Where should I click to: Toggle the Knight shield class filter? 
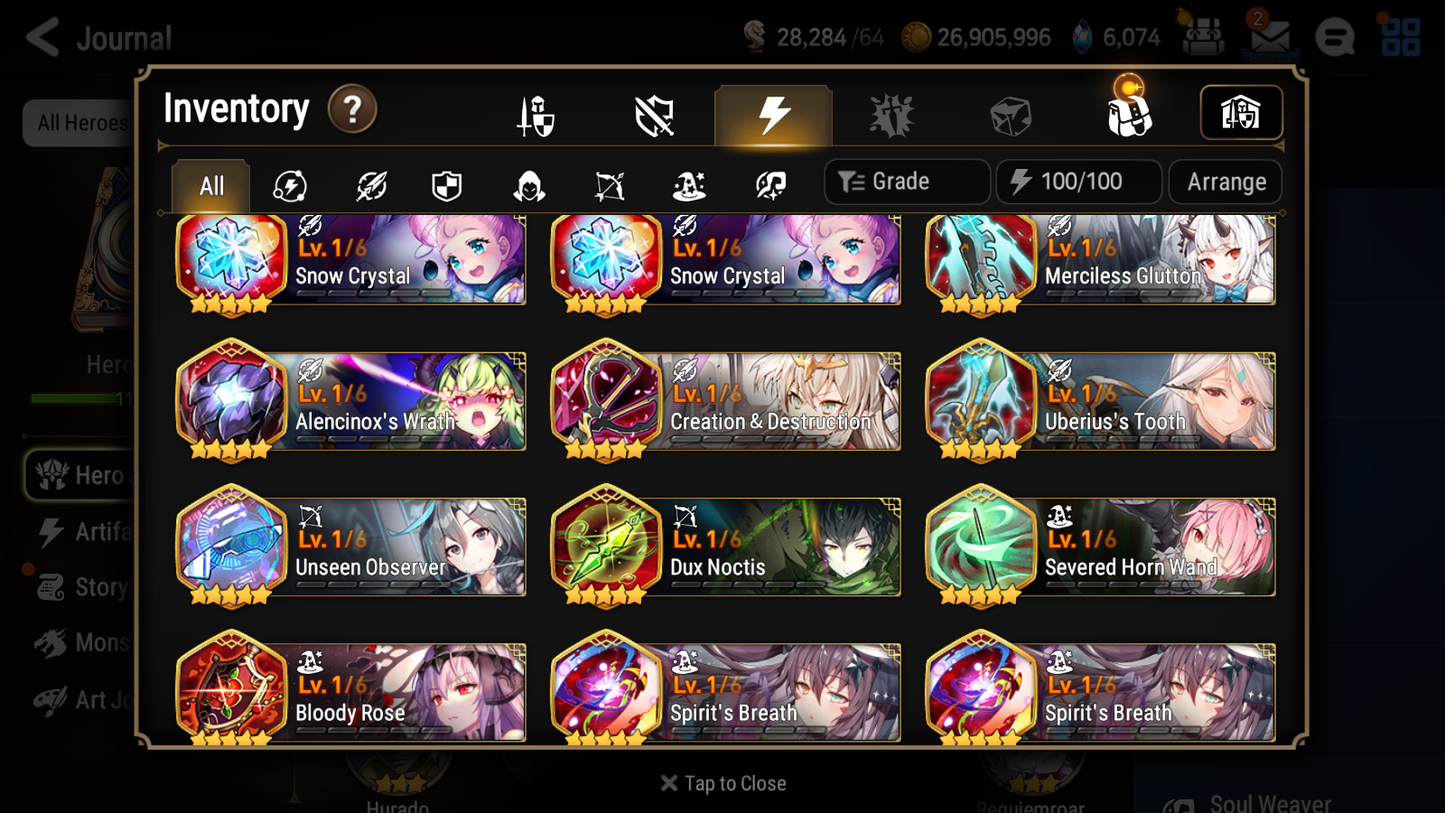click(446, 186)
